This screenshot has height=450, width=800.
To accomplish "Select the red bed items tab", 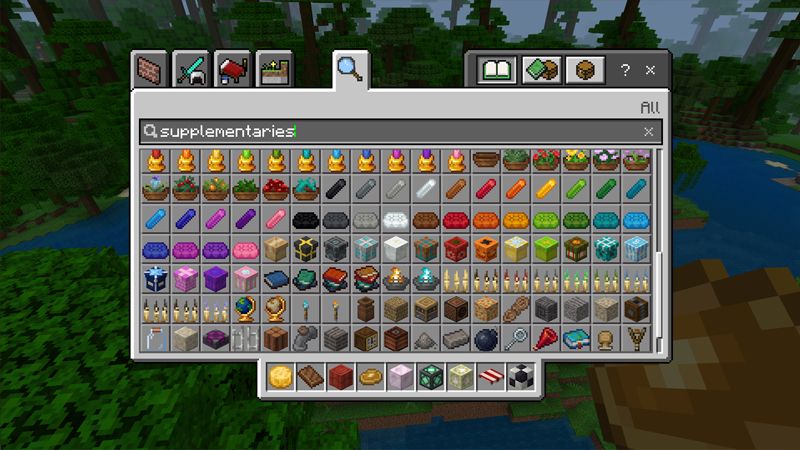I will [230, 71].
